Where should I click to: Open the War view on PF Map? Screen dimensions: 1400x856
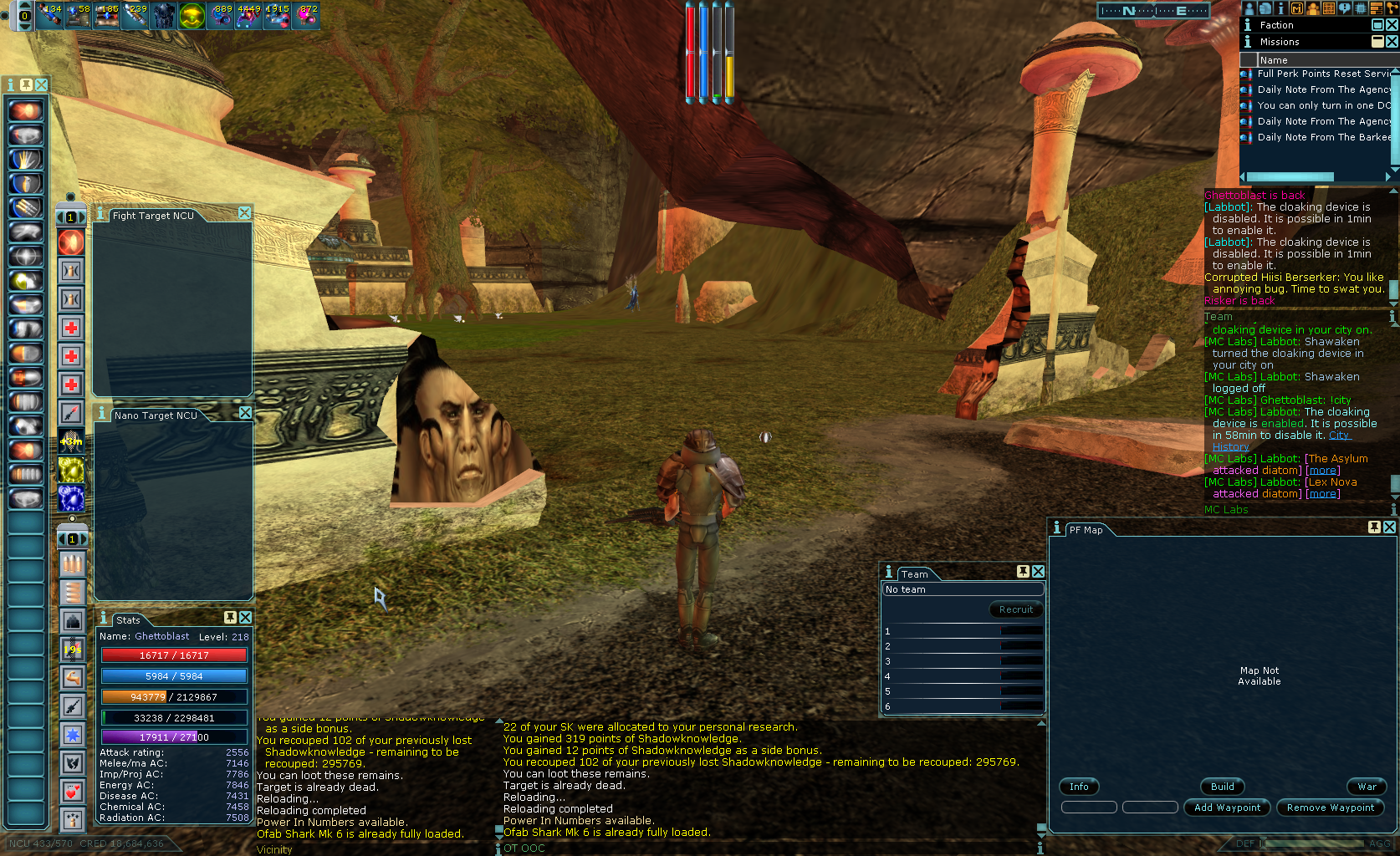coord(1367,787)
